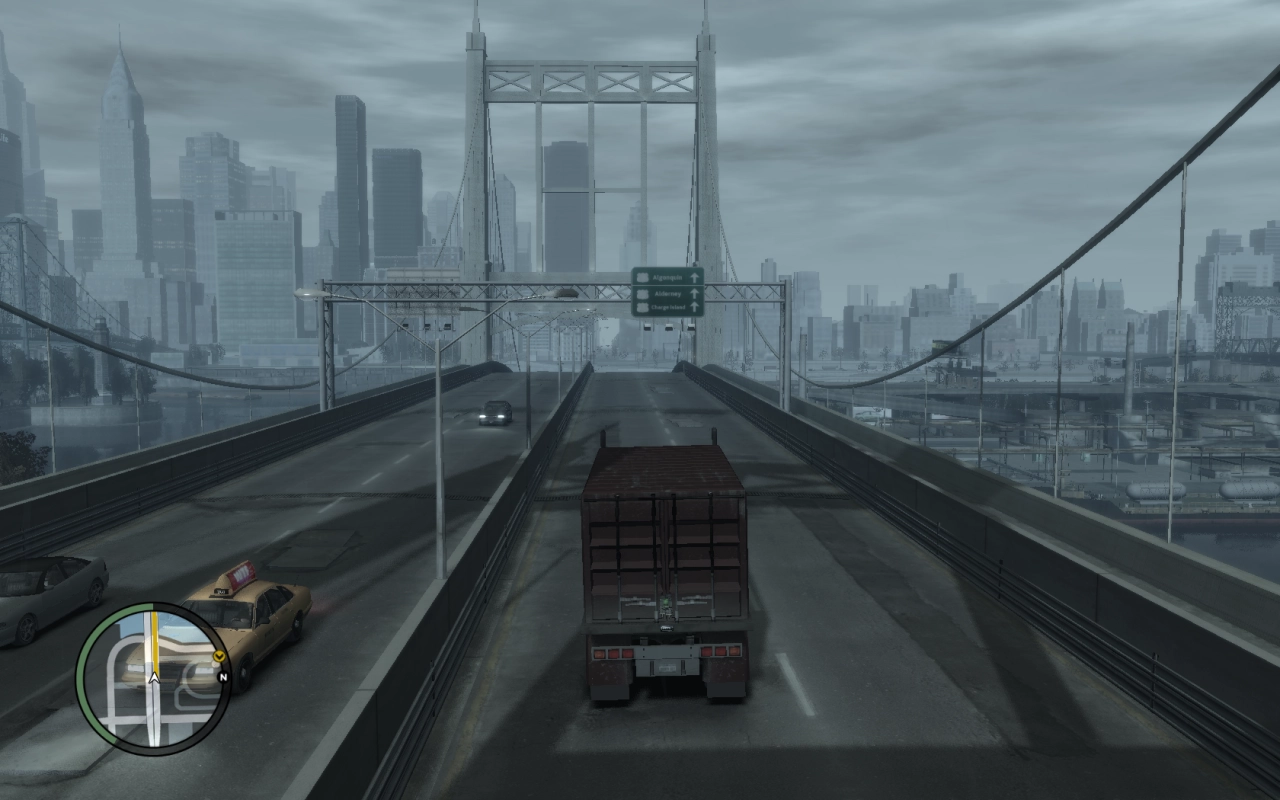Select the yellow objective marker on the radar

pos(218,656)
